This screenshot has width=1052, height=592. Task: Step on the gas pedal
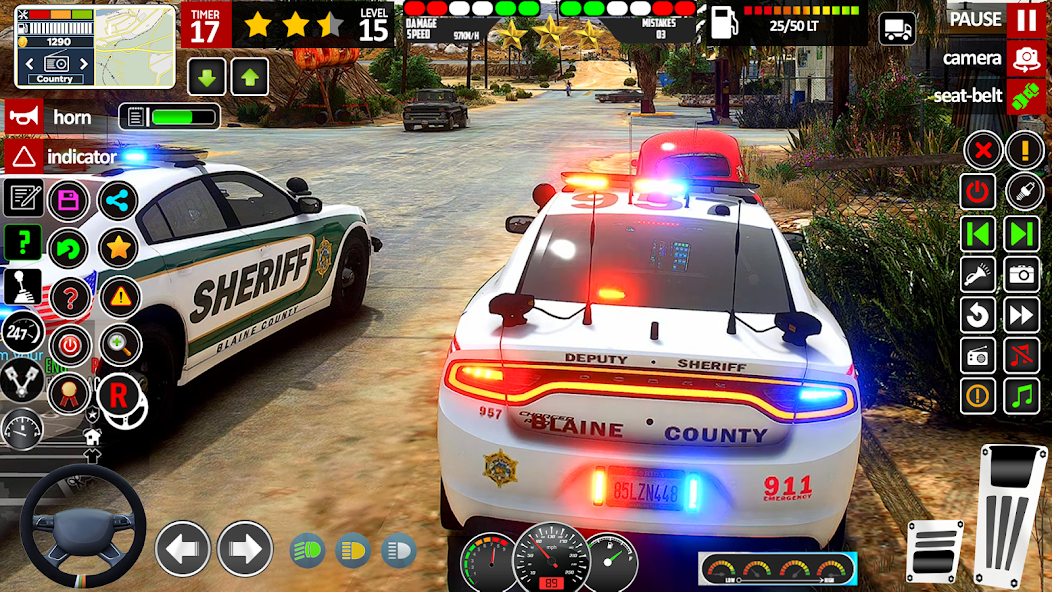coord(1012,518)
